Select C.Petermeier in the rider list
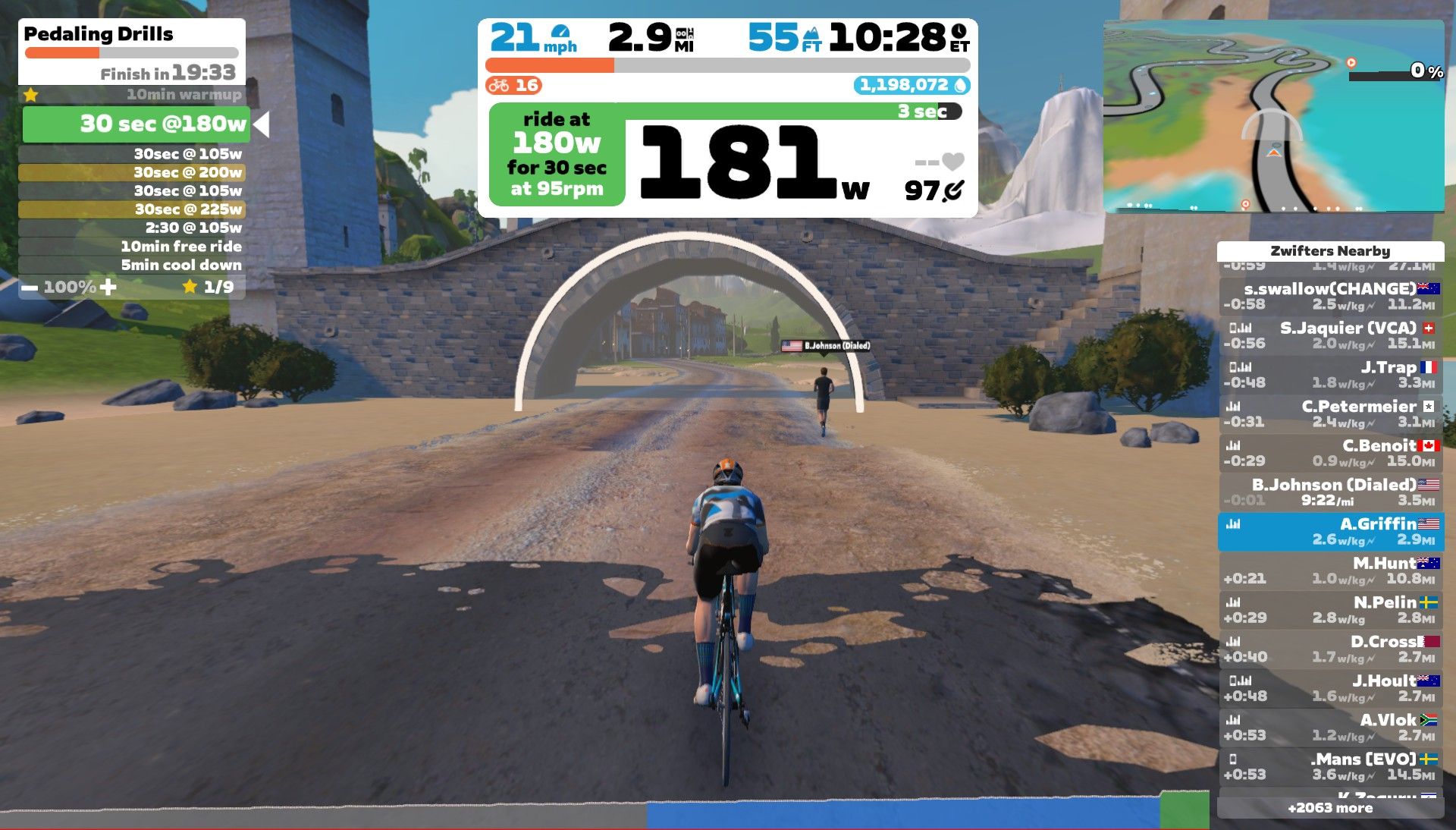The image size is (1456, 830). 1330,413
